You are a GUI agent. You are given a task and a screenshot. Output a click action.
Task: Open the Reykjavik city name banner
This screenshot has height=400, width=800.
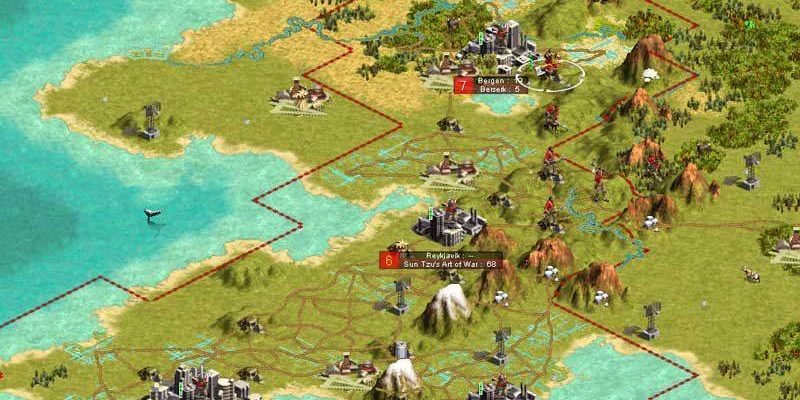pyautogui.click(x=440, y=255)
